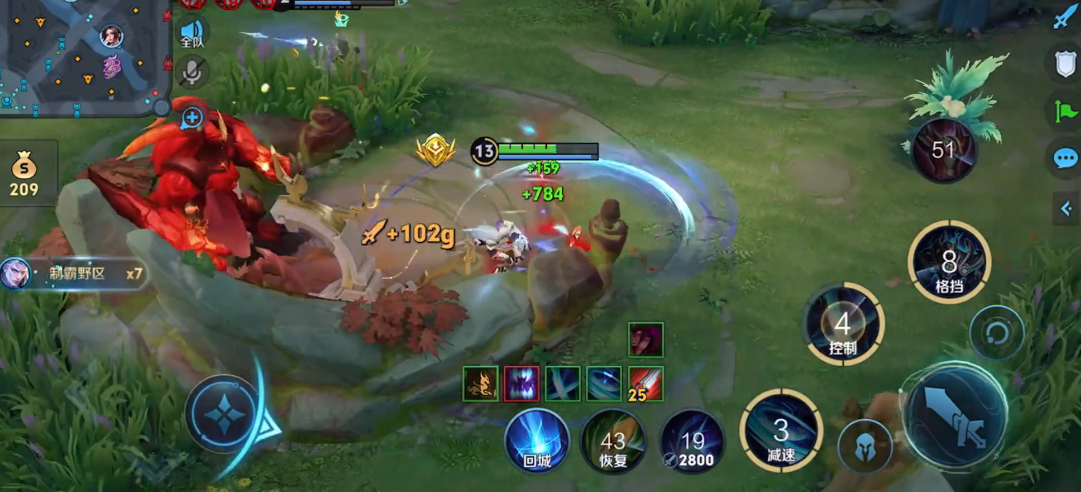Screen dimensions: 1081x492
Task: Toggle the 全队 team voice speaker
Action: coord(192,35)
